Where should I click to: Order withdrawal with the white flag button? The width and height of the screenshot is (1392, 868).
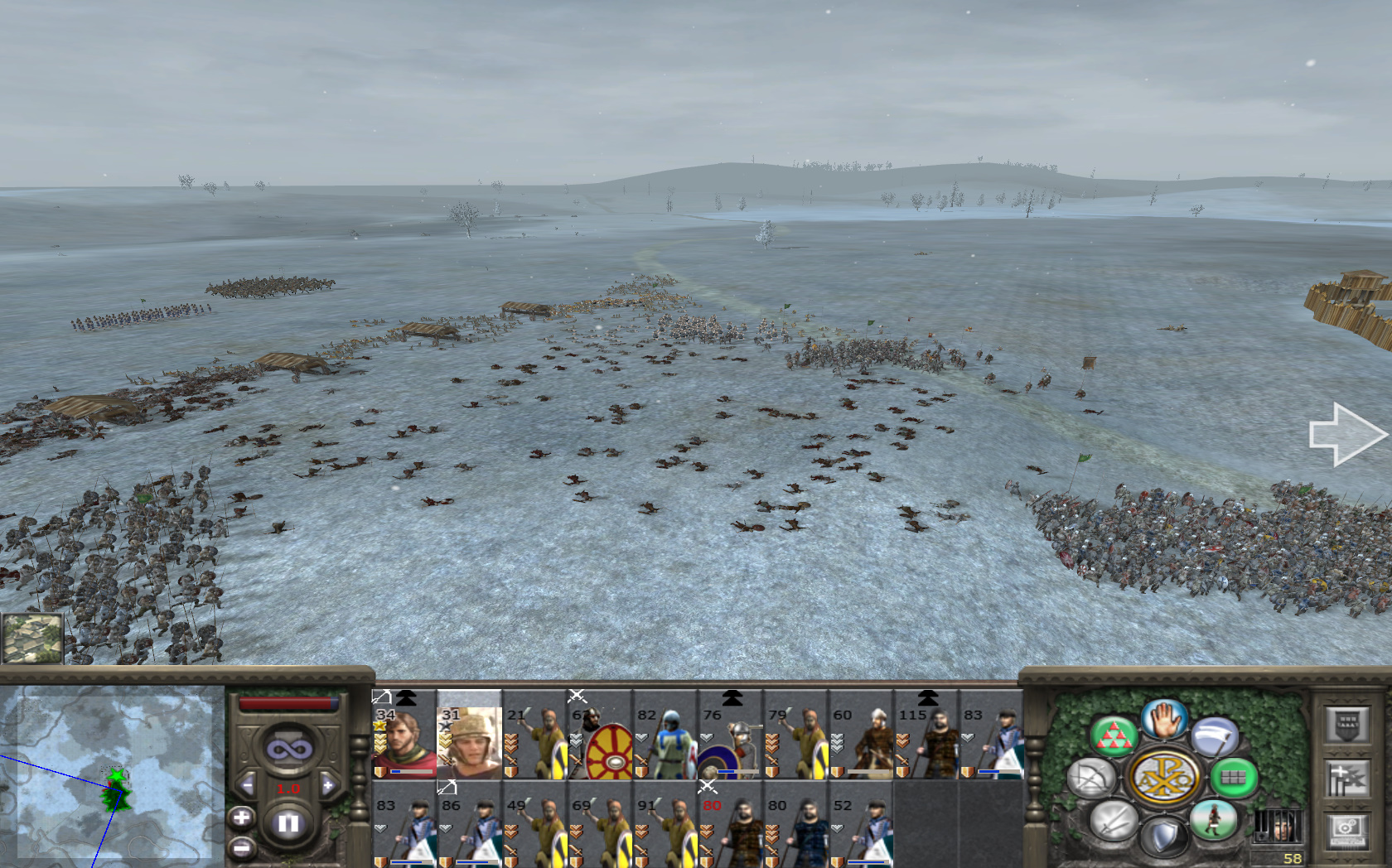1214,736
